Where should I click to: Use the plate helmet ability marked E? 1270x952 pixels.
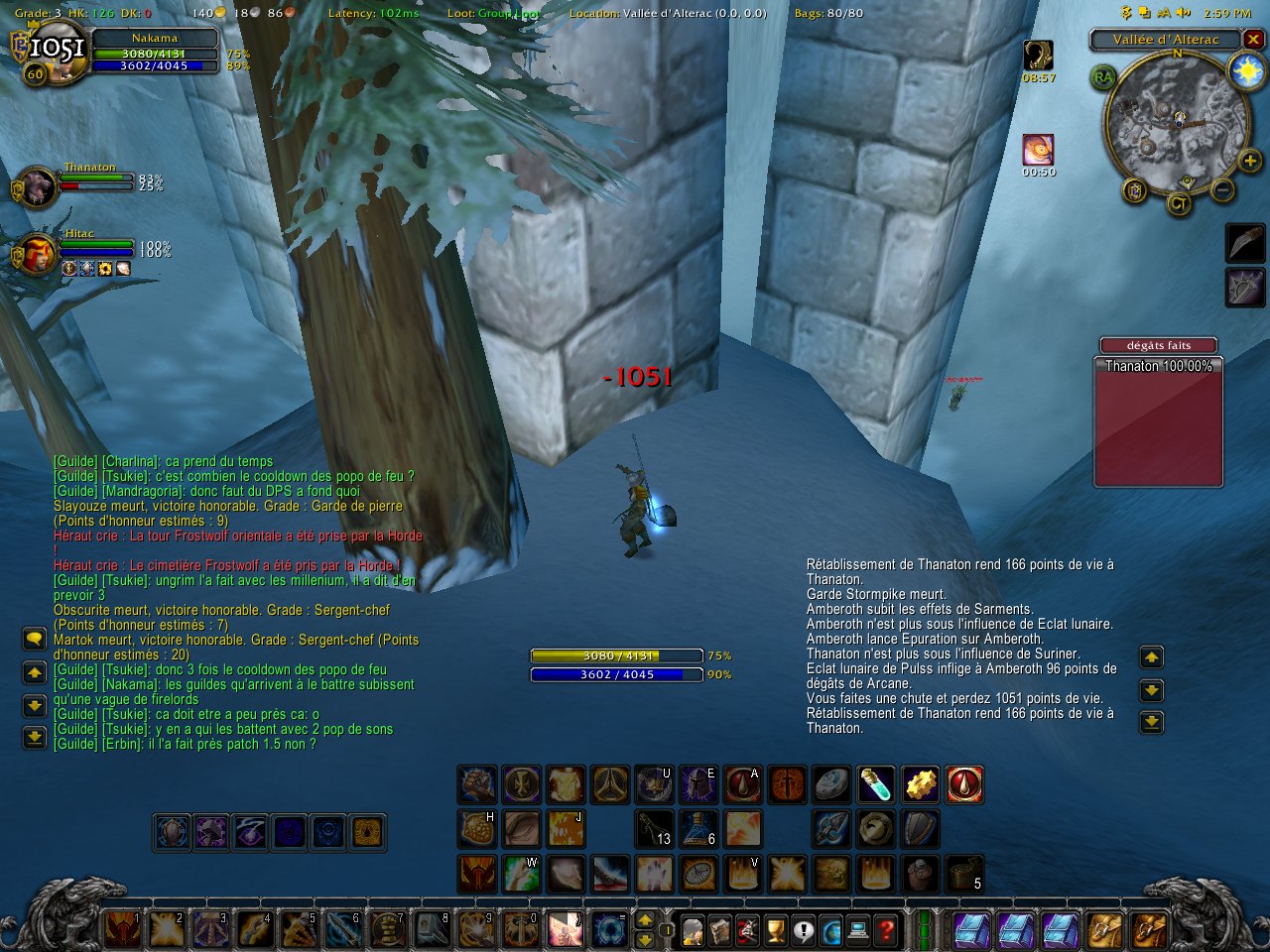point(698,784)
